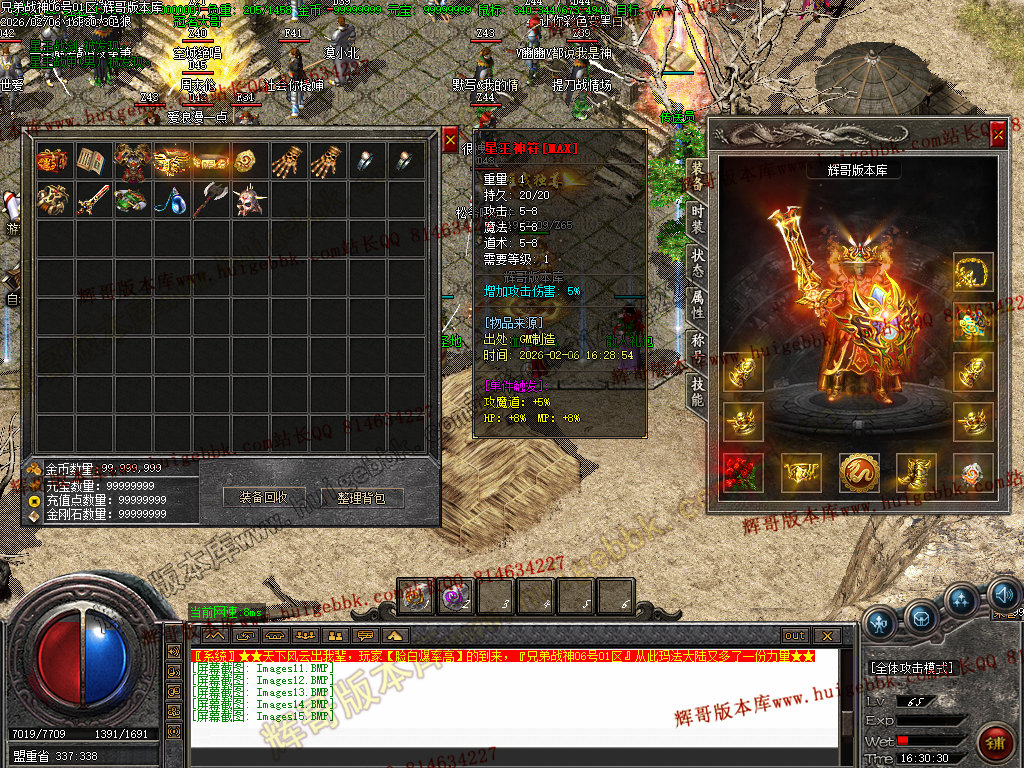Click the red roses equipment slot
Viewport: 1024px width, 768px height.
click(742, 473)
